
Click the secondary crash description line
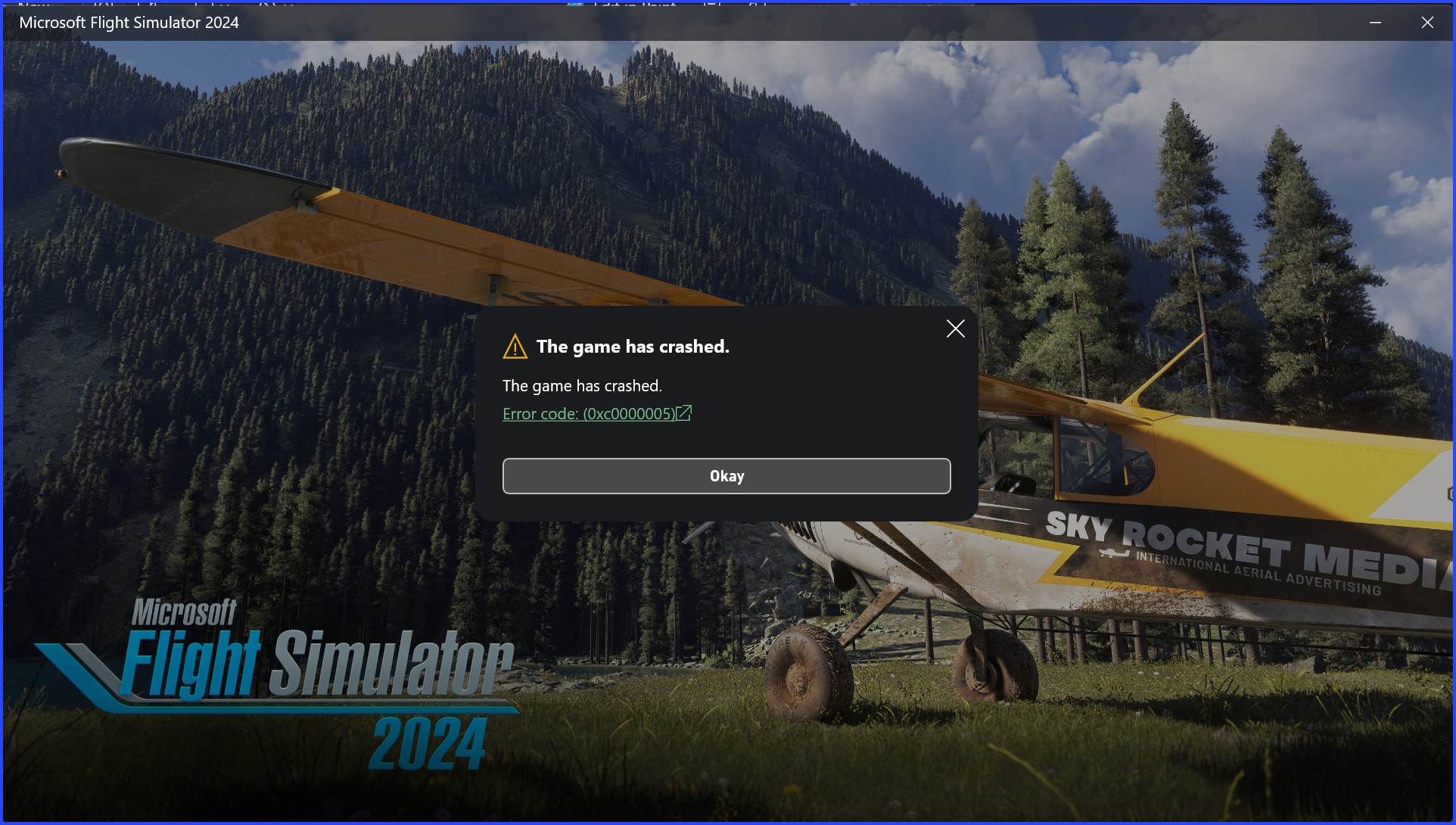point(582,385)
